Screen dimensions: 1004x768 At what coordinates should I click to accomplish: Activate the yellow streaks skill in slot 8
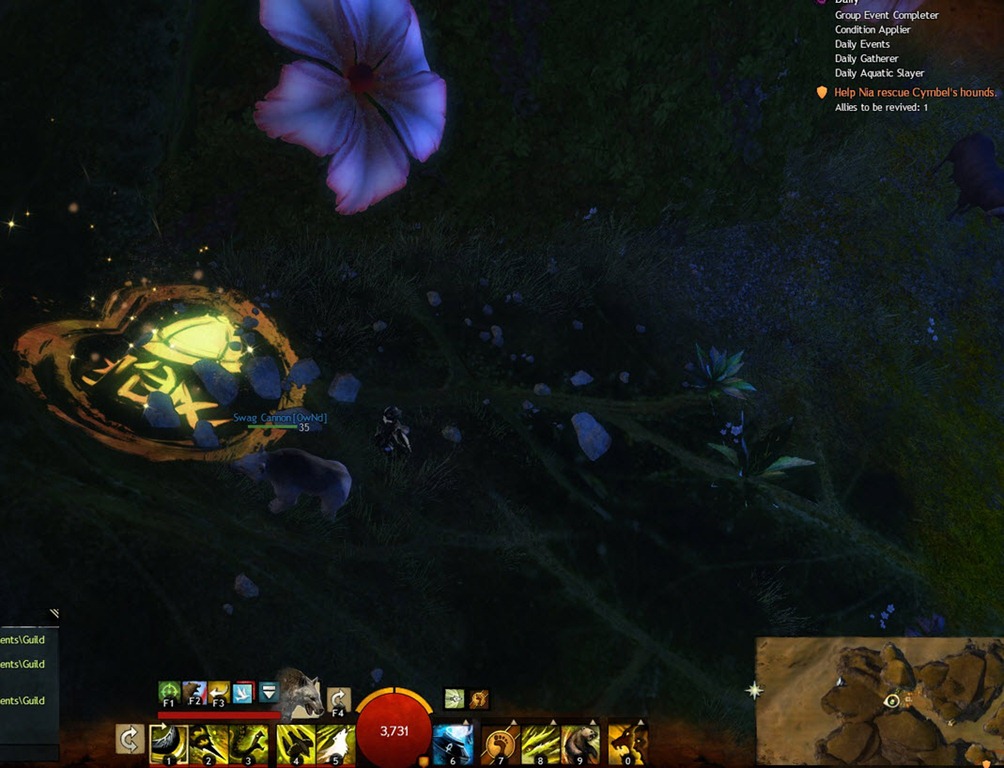540,743
